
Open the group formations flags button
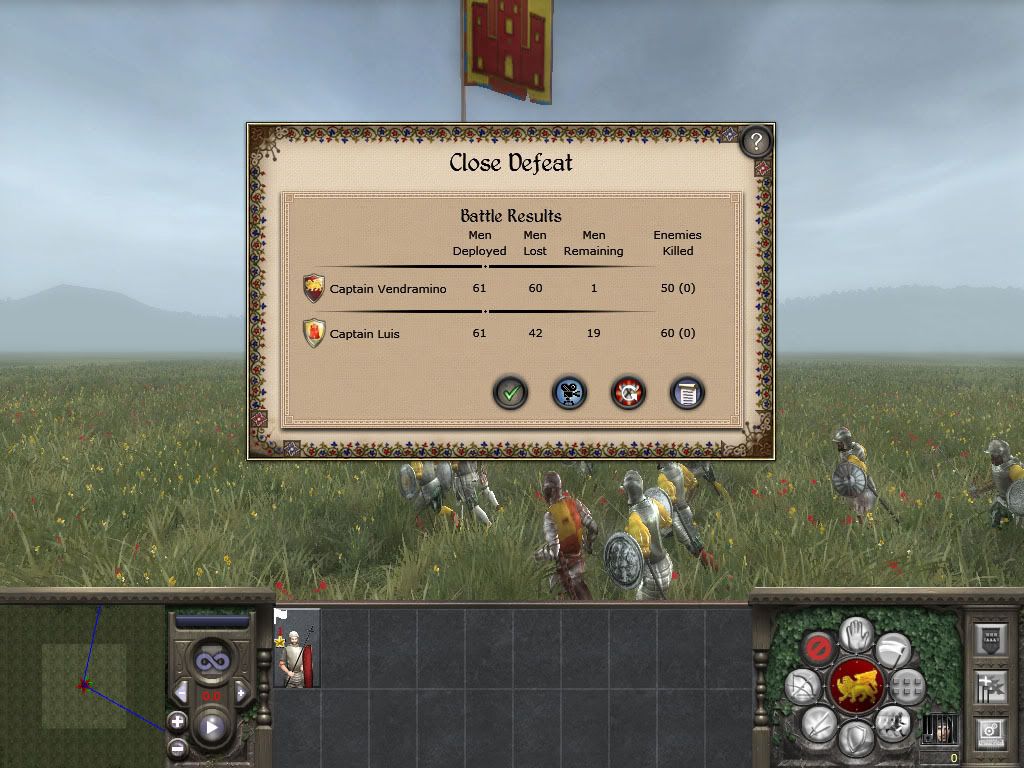click(x=989, y=686)
